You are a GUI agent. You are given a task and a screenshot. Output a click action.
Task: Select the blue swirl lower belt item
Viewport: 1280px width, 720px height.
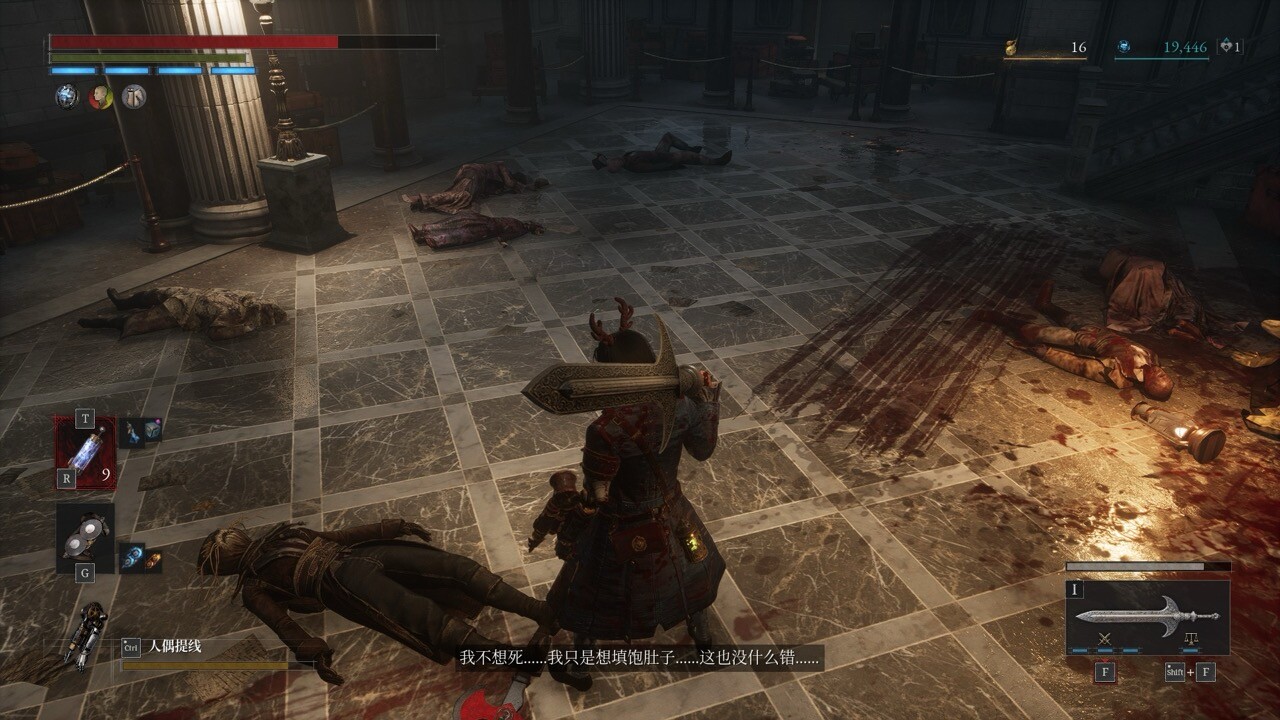[x=129, y=556]
